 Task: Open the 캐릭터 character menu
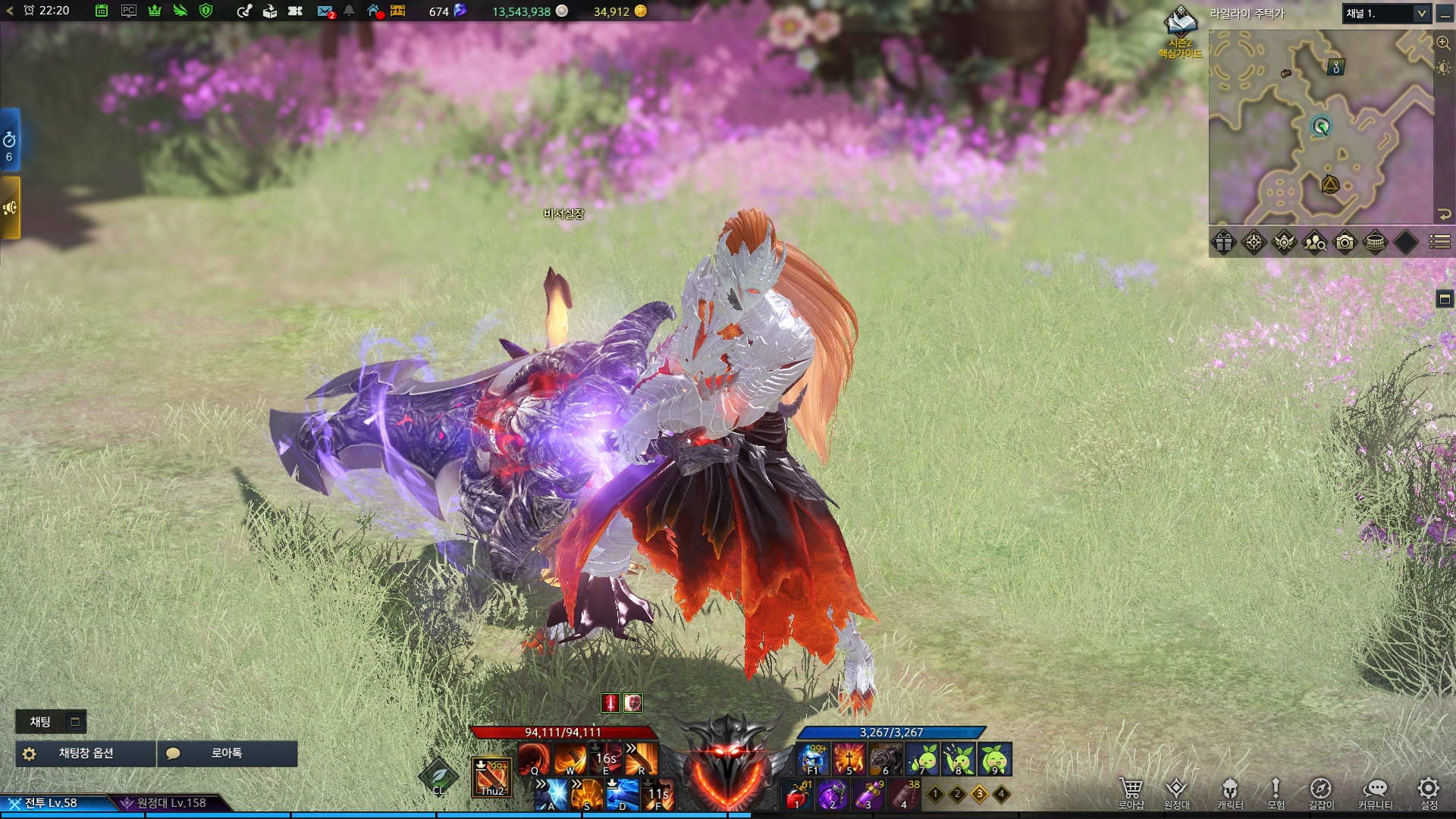pyautogui.click(x=1230, y=792)
